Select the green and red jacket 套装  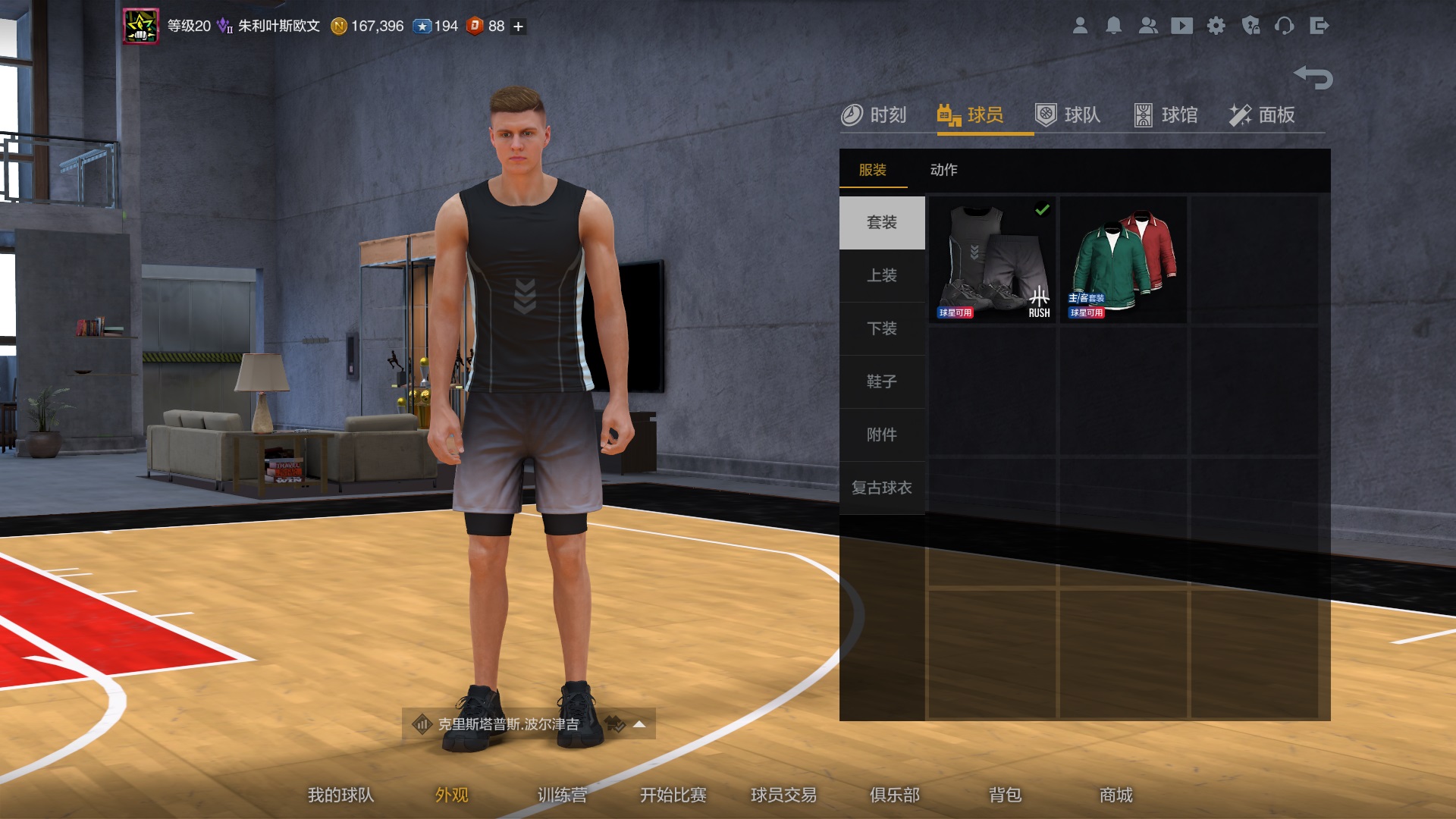[1123, 259]
